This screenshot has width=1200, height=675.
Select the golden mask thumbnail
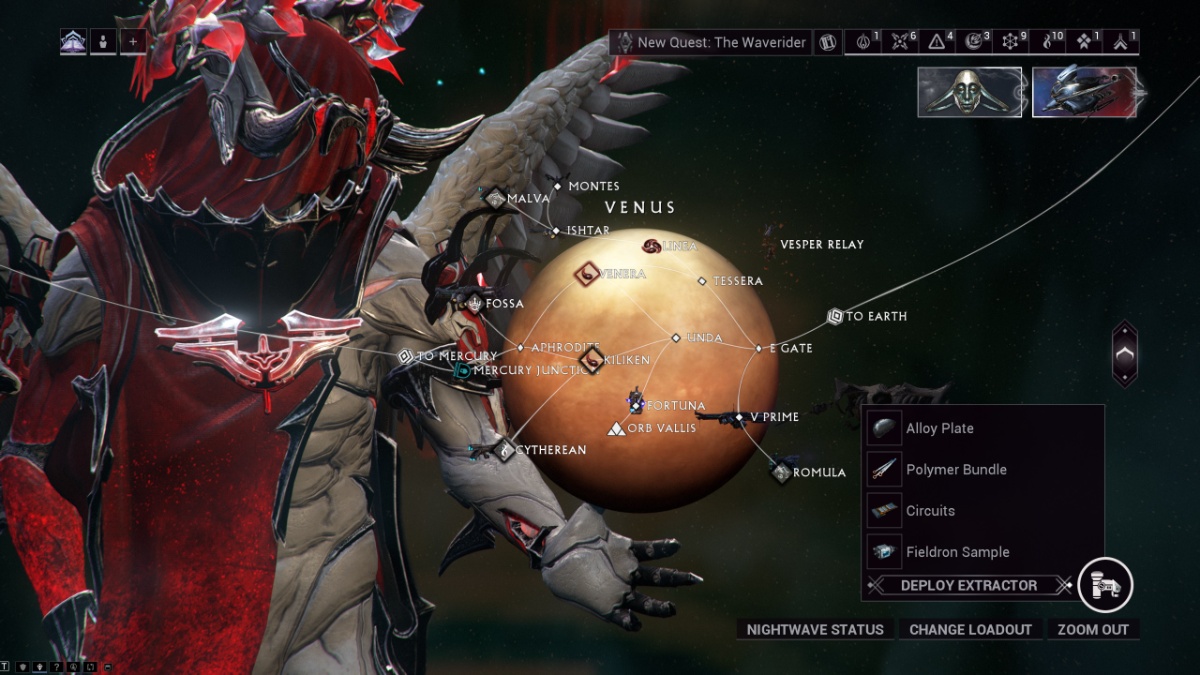pos(969,92)
